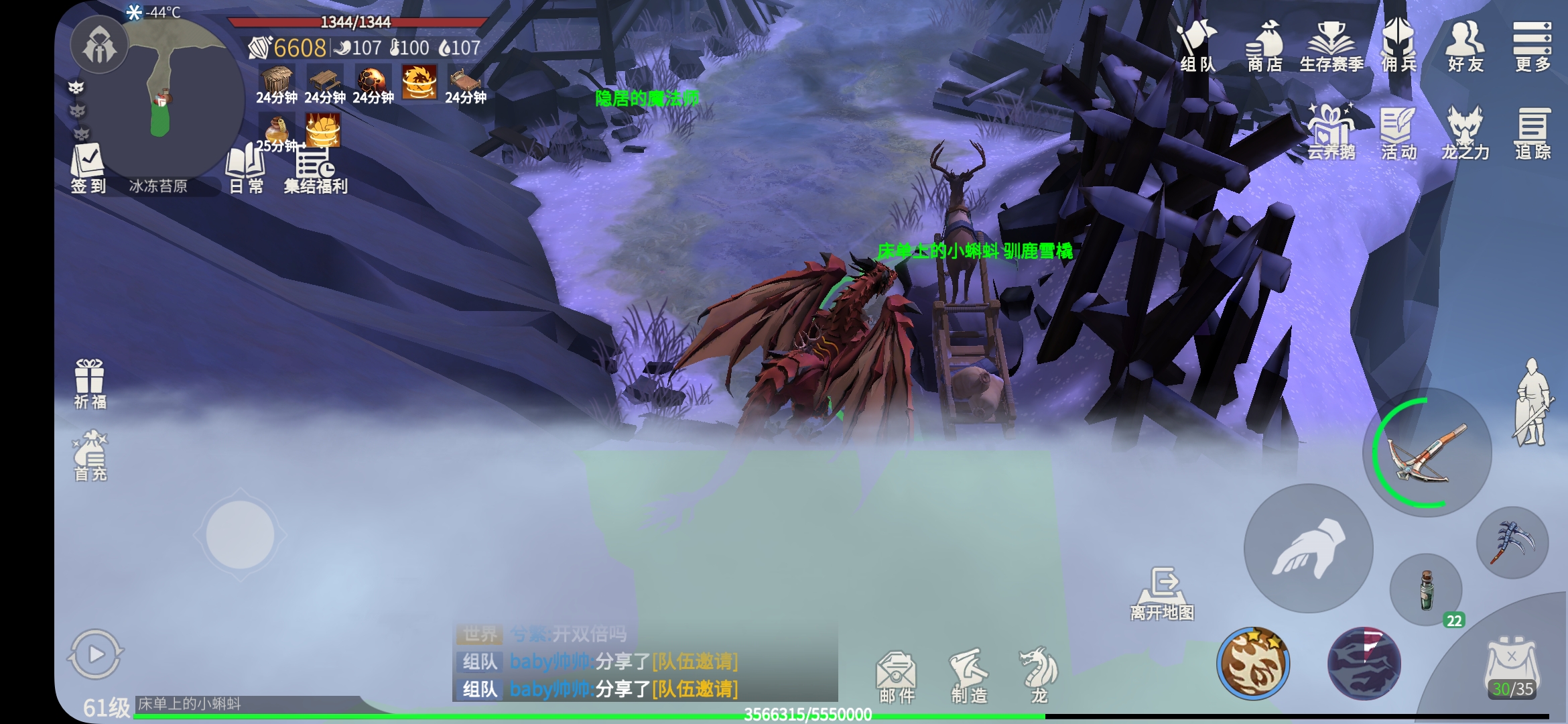Open the 商店 shop
1568x724 pixels.
[x=1264, y=46]
